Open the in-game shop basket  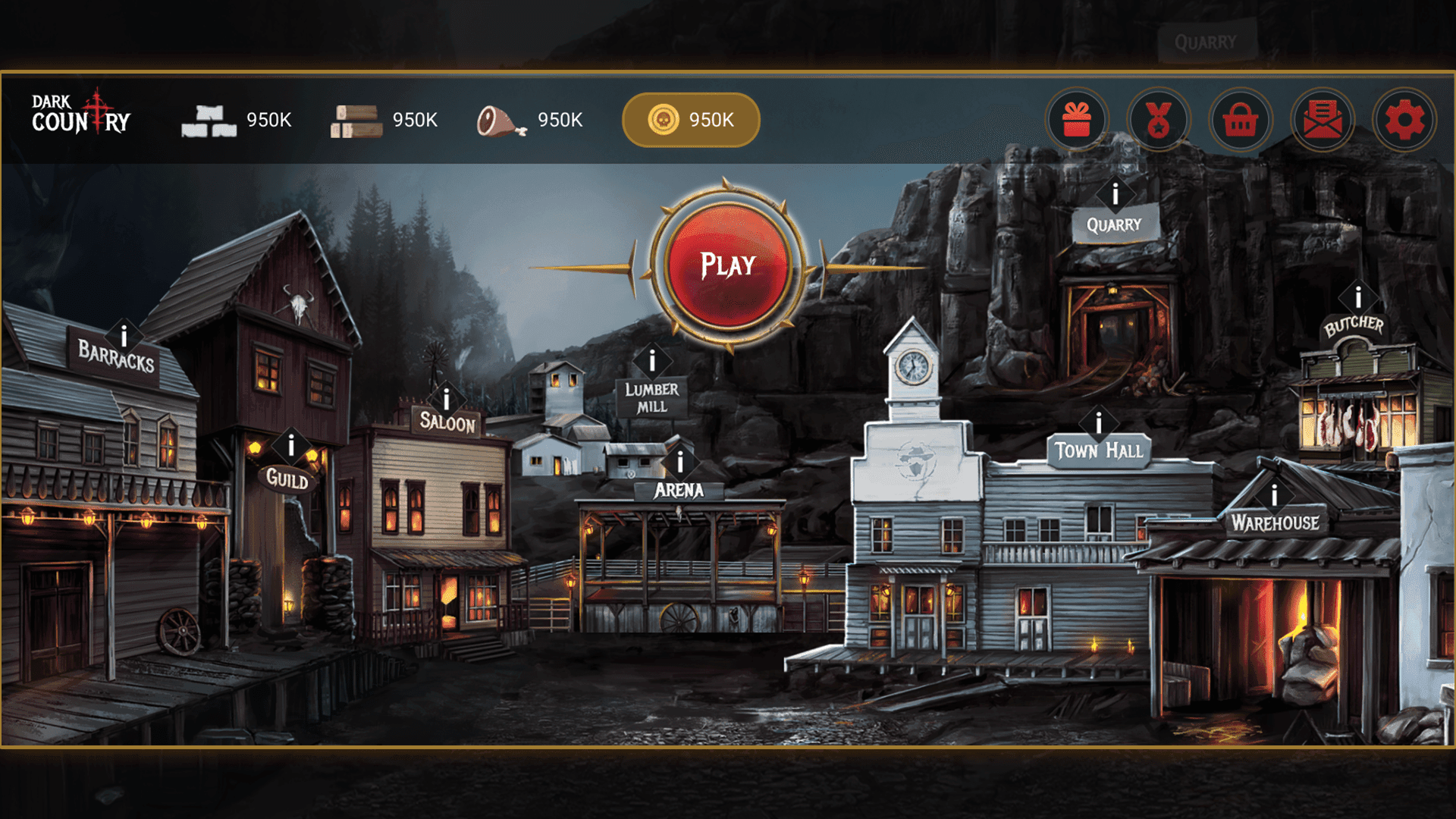coord(1240,121)
